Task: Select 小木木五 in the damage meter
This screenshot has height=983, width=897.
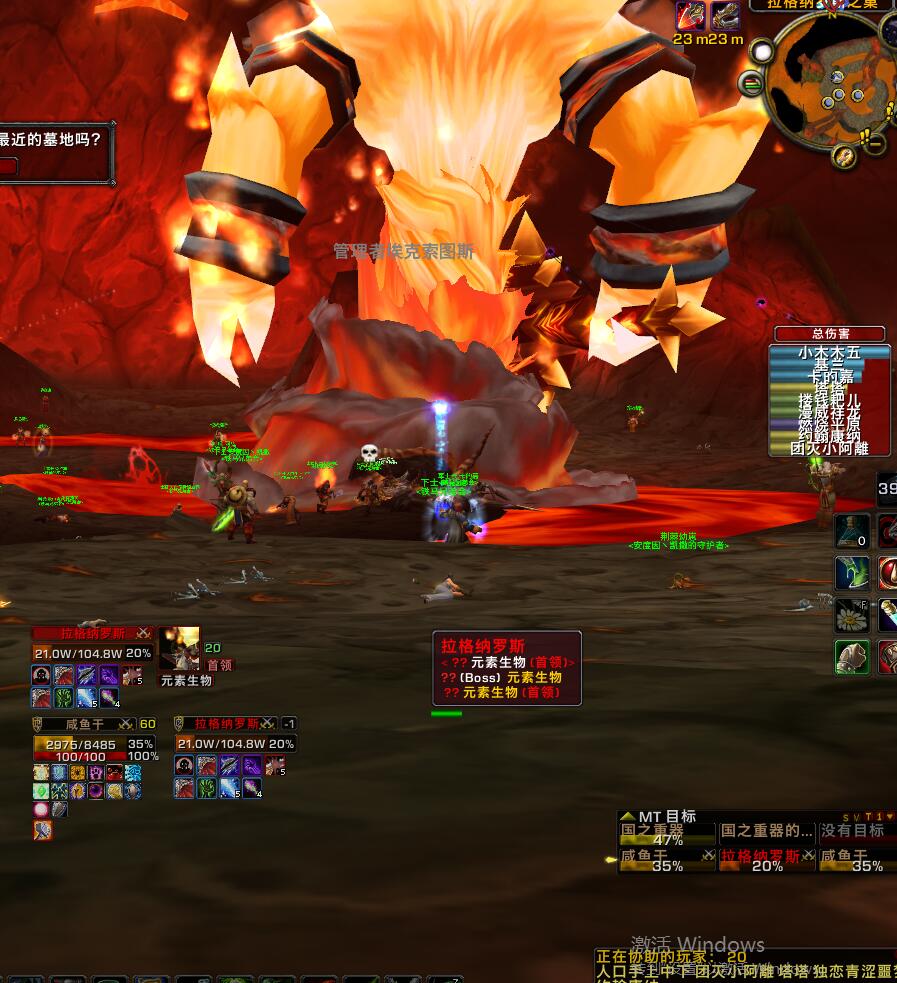Action: point(829,353)
